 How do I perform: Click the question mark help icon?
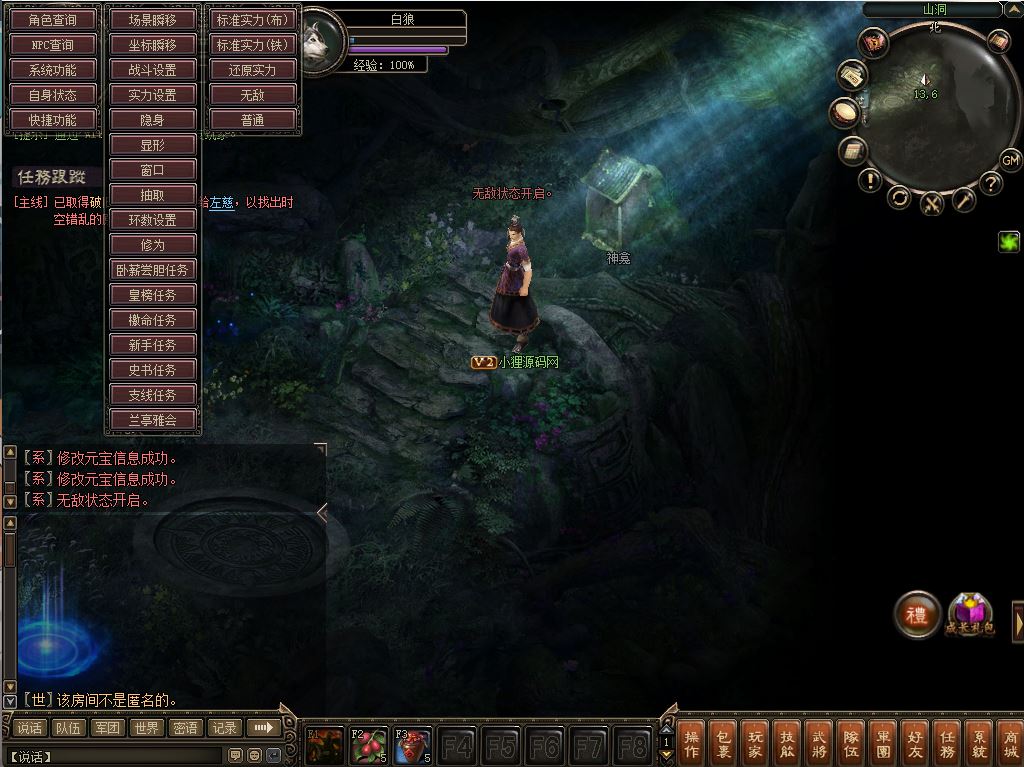pyautogui.click(x=990, y=183)
